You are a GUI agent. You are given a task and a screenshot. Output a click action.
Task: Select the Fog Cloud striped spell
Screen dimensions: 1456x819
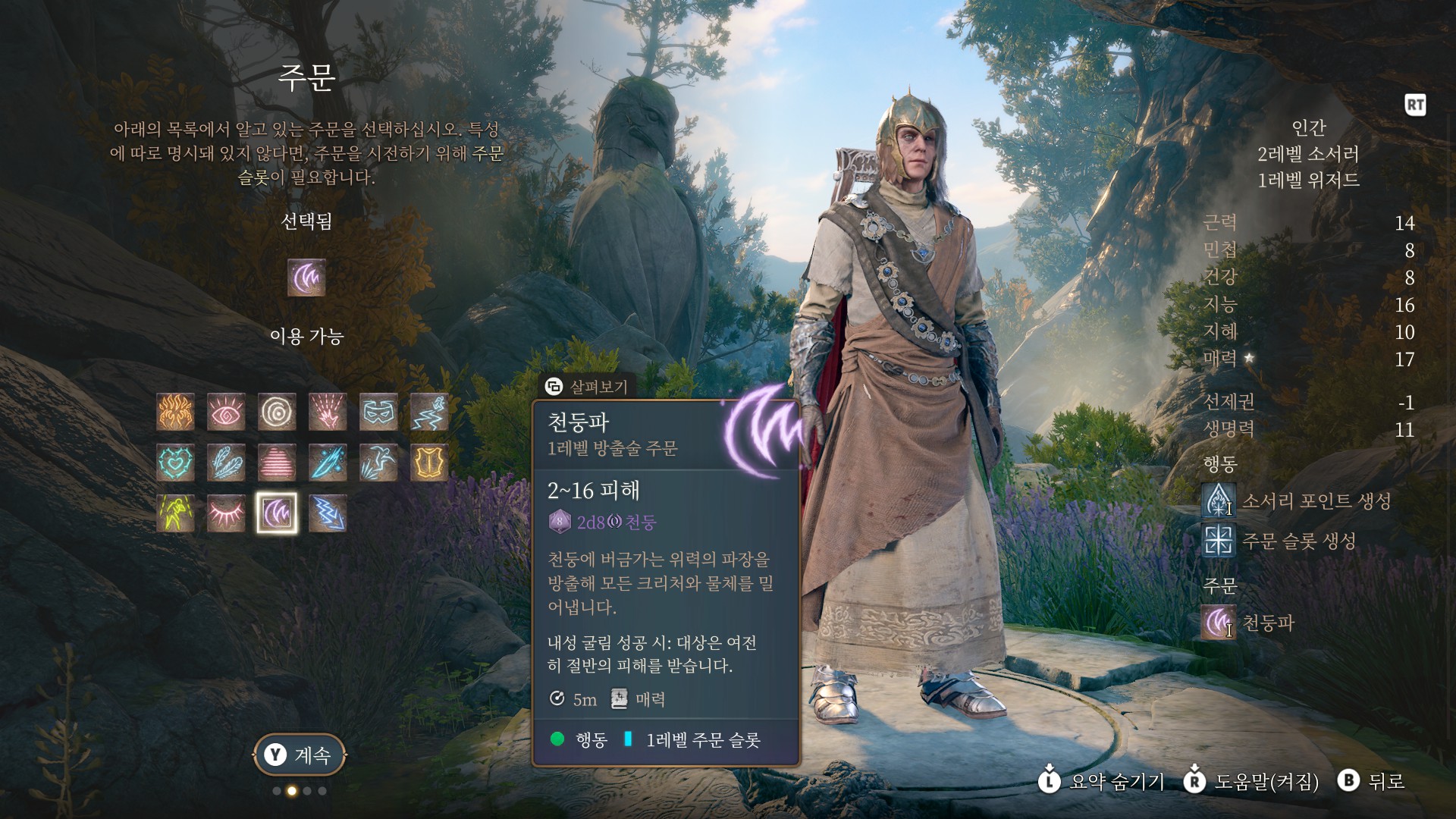[x=277, y=463]
